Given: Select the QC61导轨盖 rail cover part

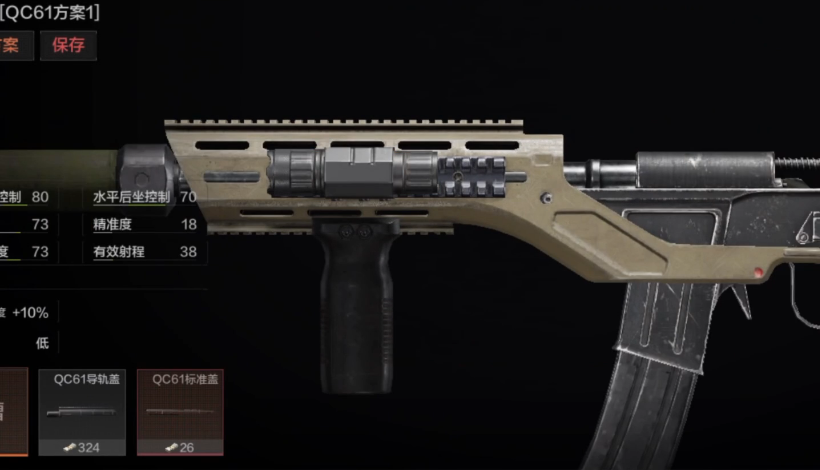Looking at the screenshot, I should pos(82,412).
